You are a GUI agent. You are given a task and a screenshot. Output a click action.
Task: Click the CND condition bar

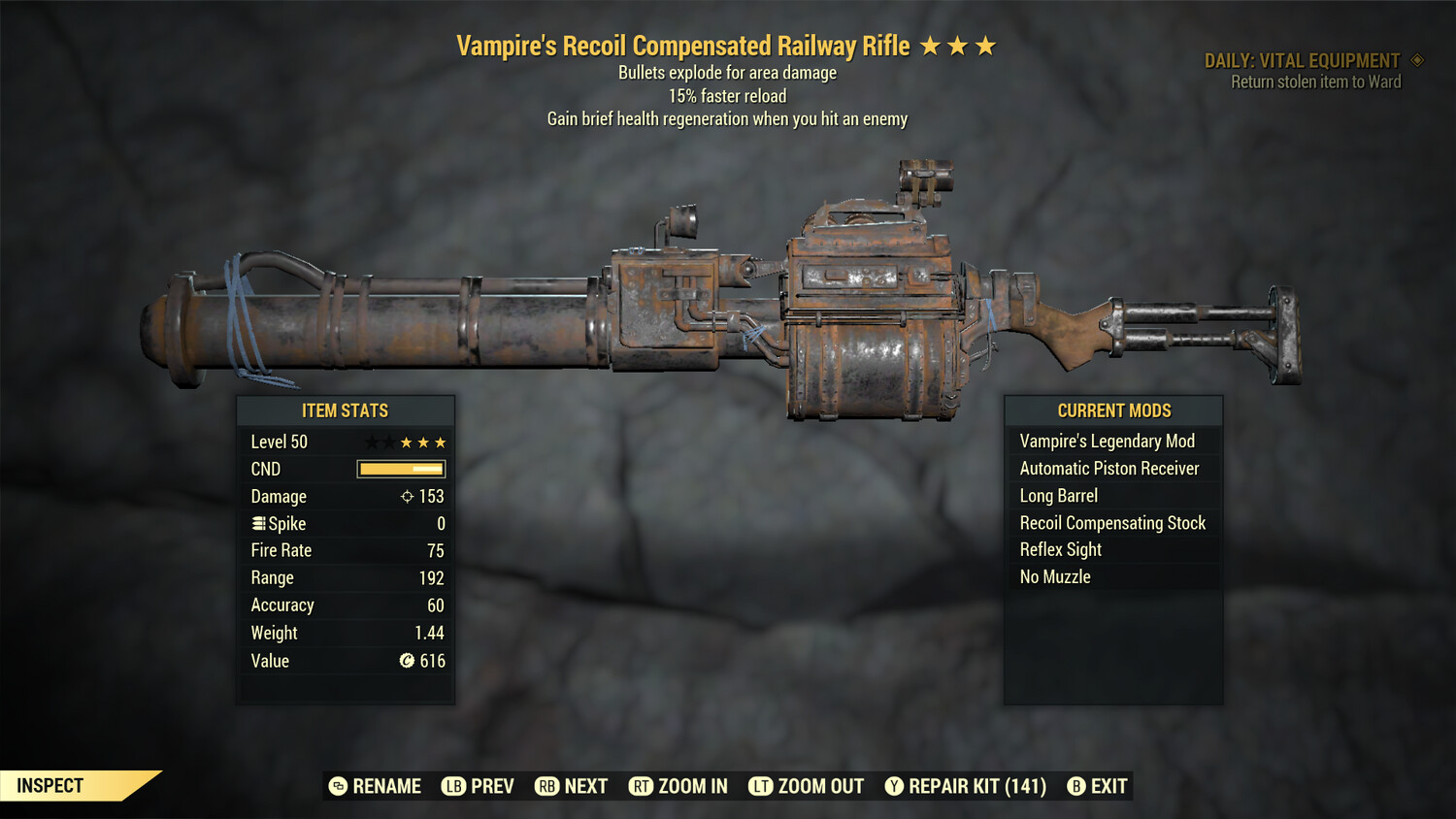coord(401,469)
